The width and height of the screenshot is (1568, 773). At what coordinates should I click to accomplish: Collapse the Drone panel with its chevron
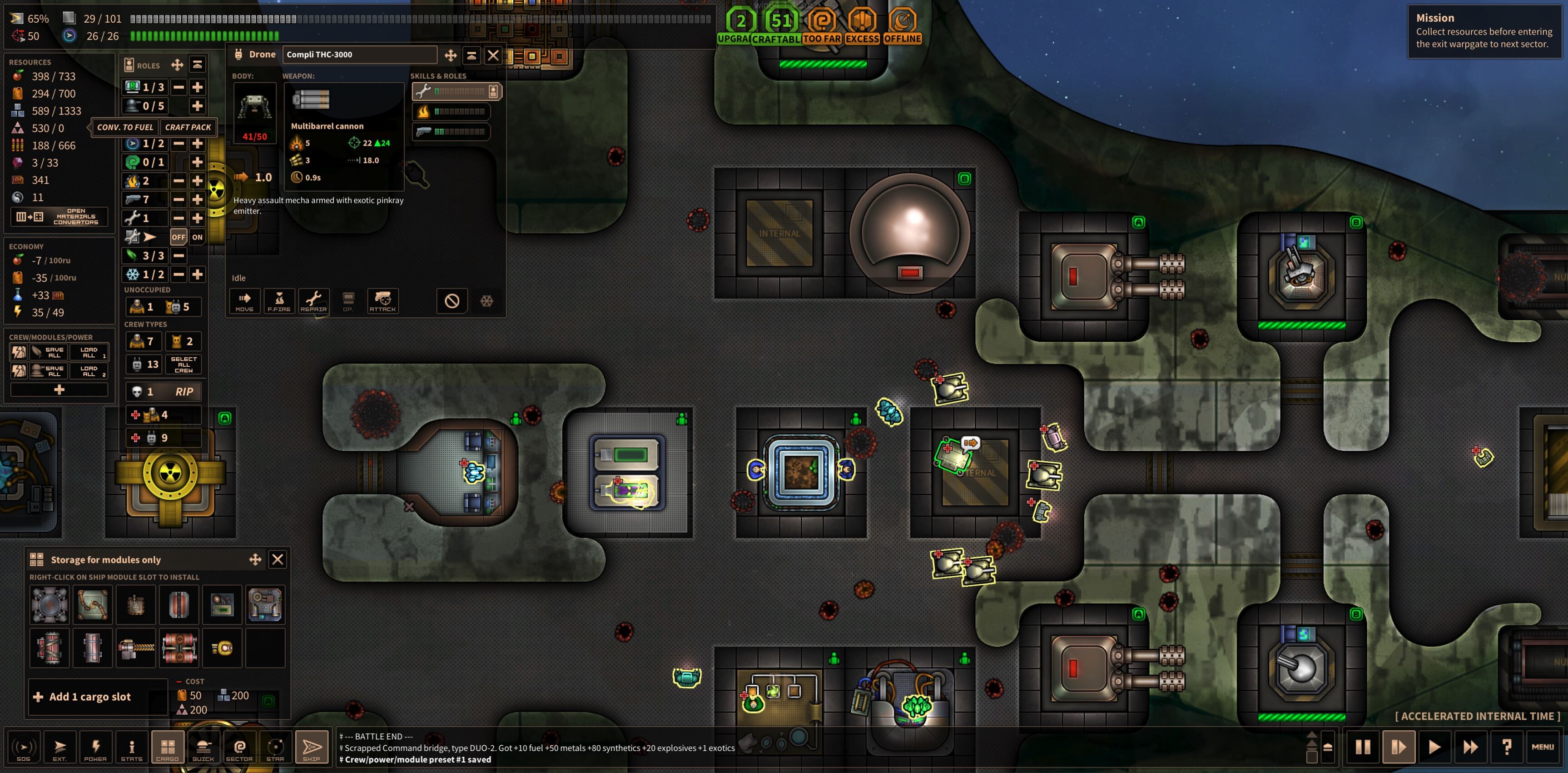click(472, 55)
